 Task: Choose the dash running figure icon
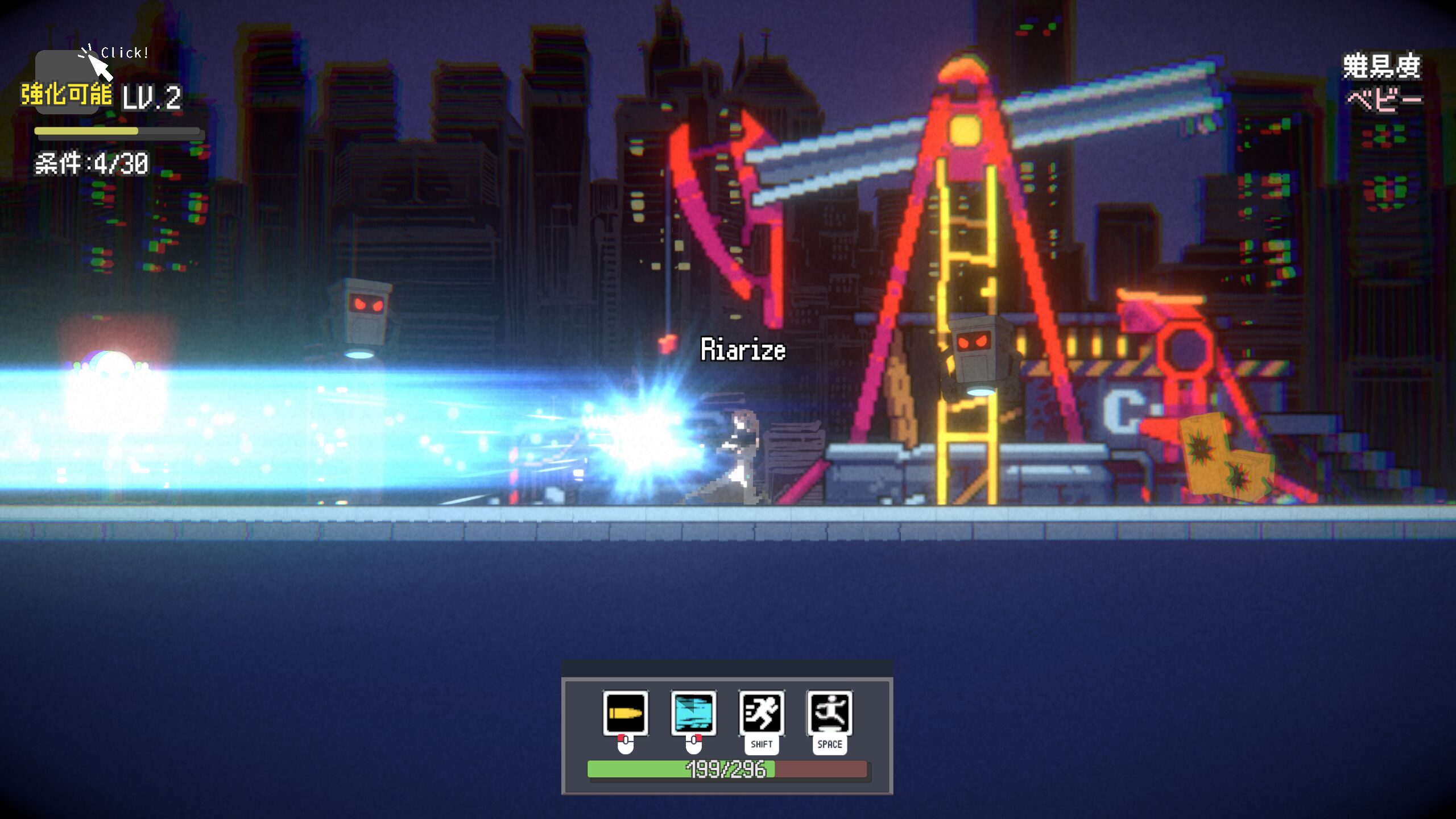pos(762,713)
